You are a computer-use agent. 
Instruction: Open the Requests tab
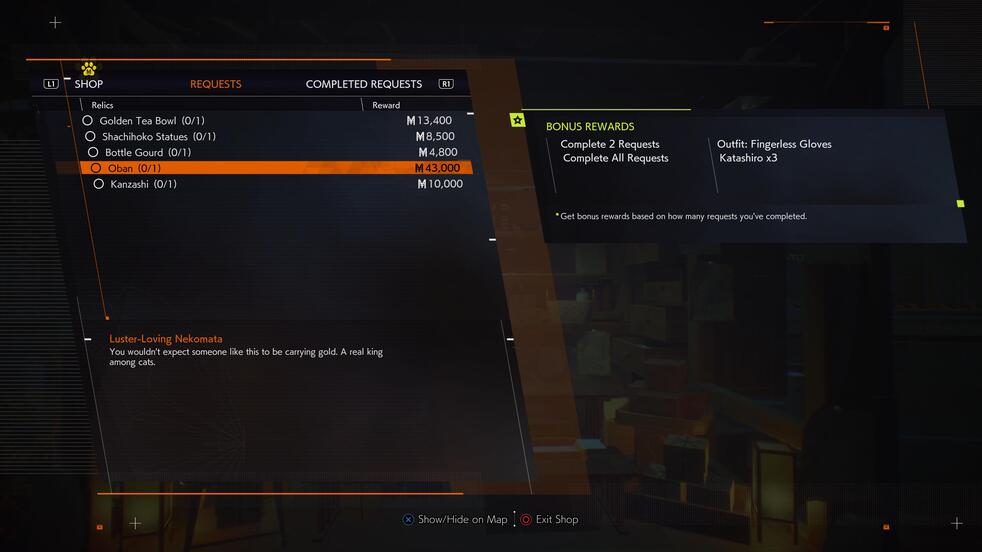(x=215, y=84)
